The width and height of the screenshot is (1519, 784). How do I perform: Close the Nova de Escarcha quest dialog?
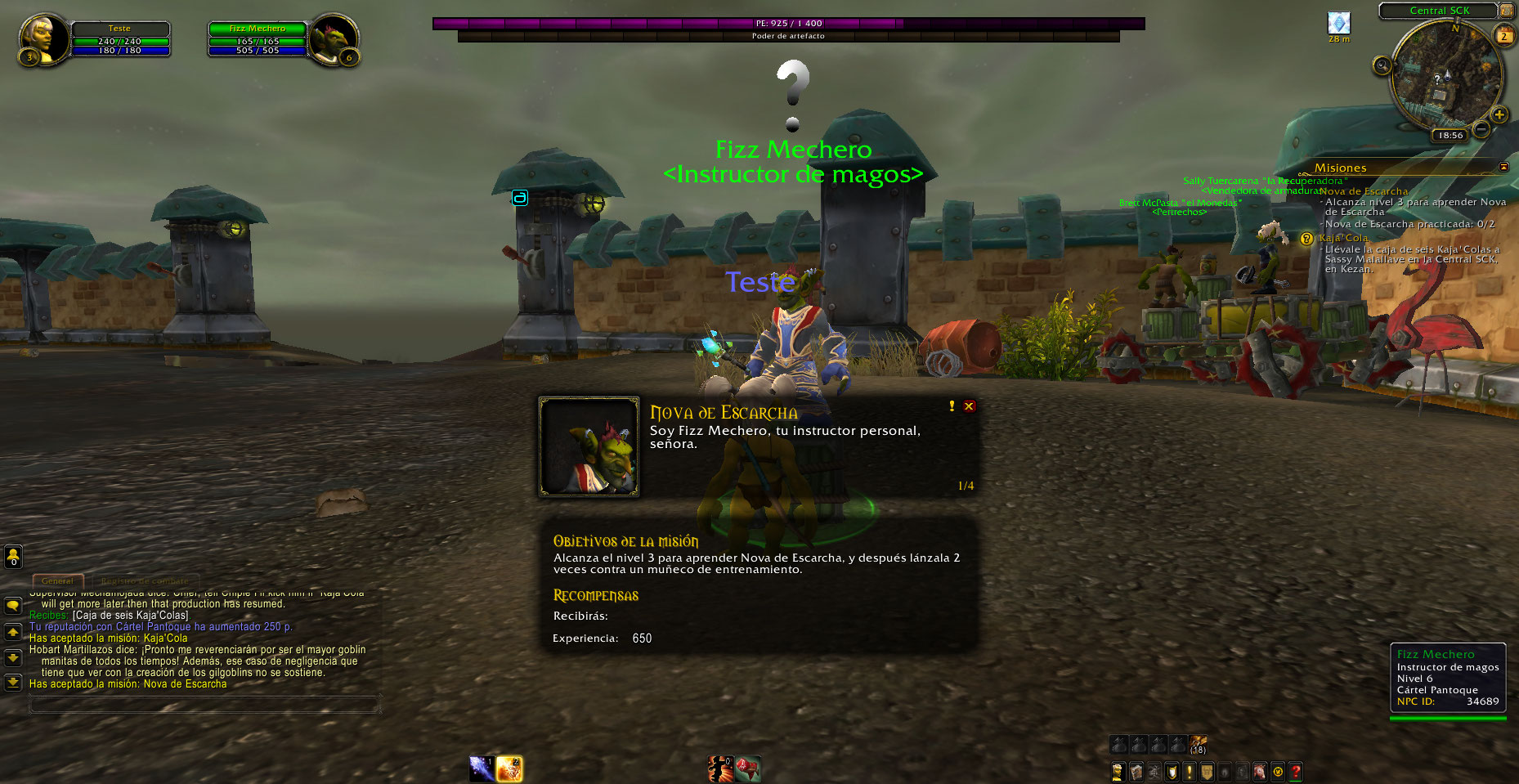[x=969, y=406]
